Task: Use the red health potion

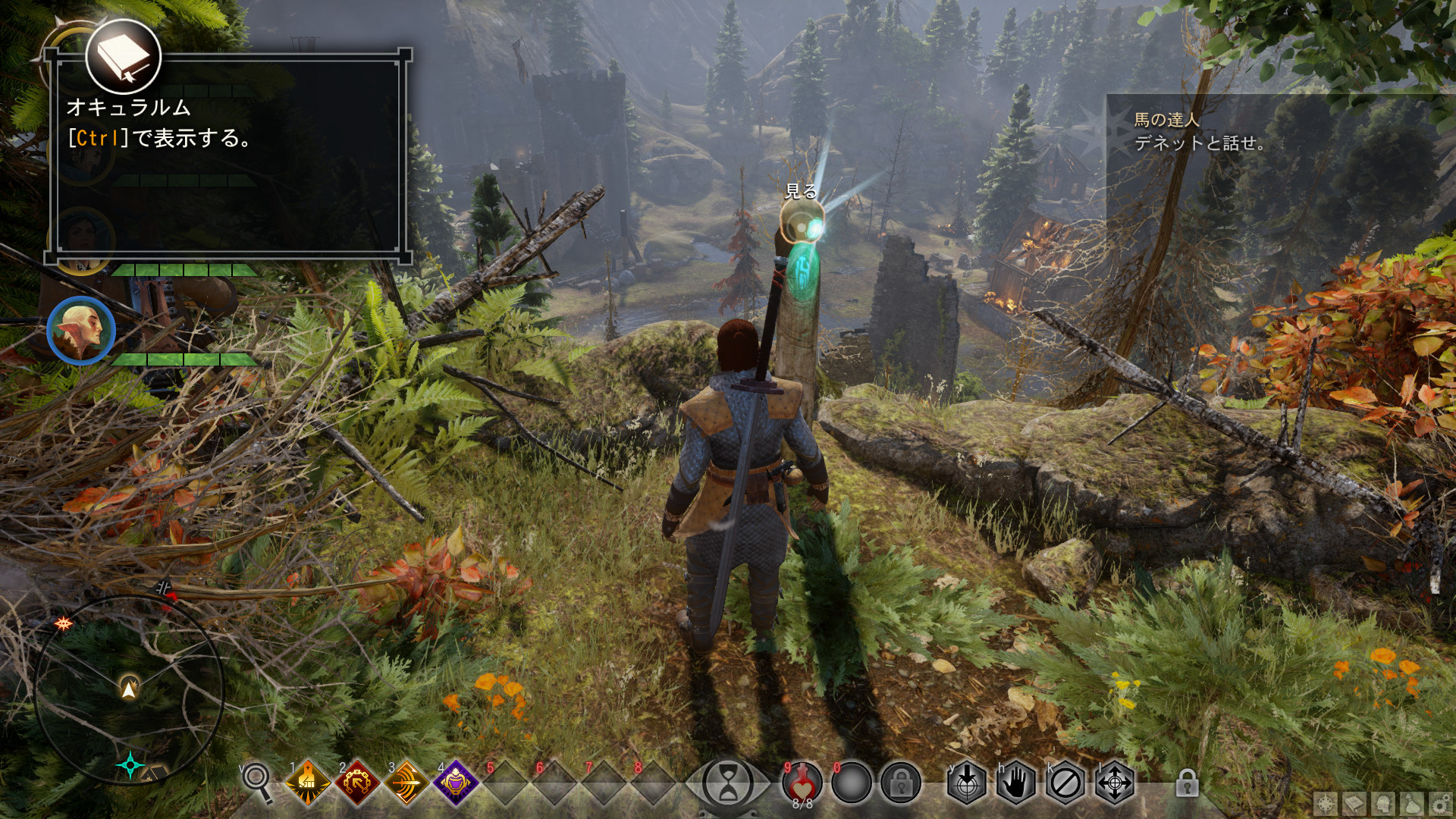Action: (x=802, y=783)
